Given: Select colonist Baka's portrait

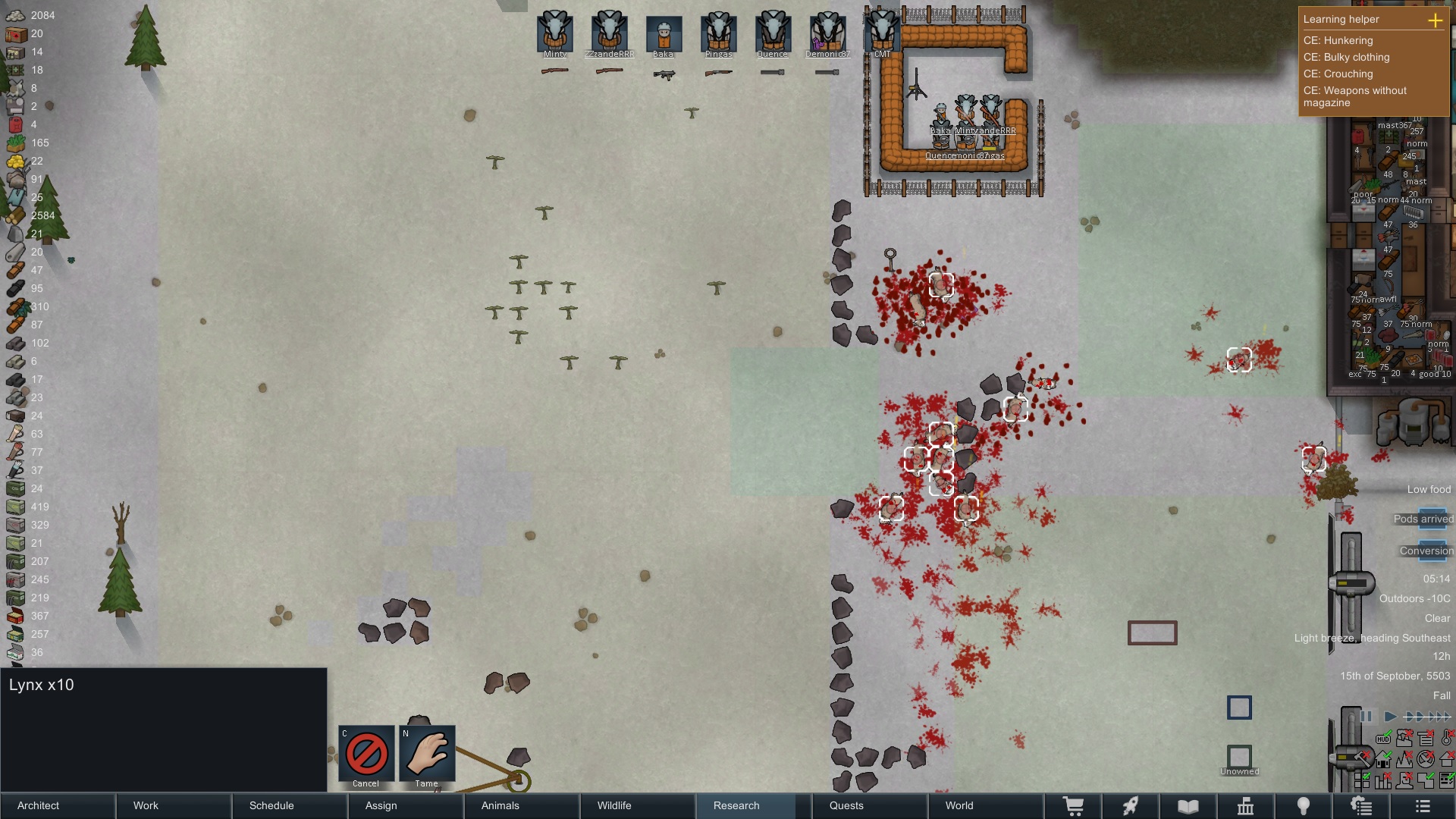Looking at the screenshot, I should point(664,34).
